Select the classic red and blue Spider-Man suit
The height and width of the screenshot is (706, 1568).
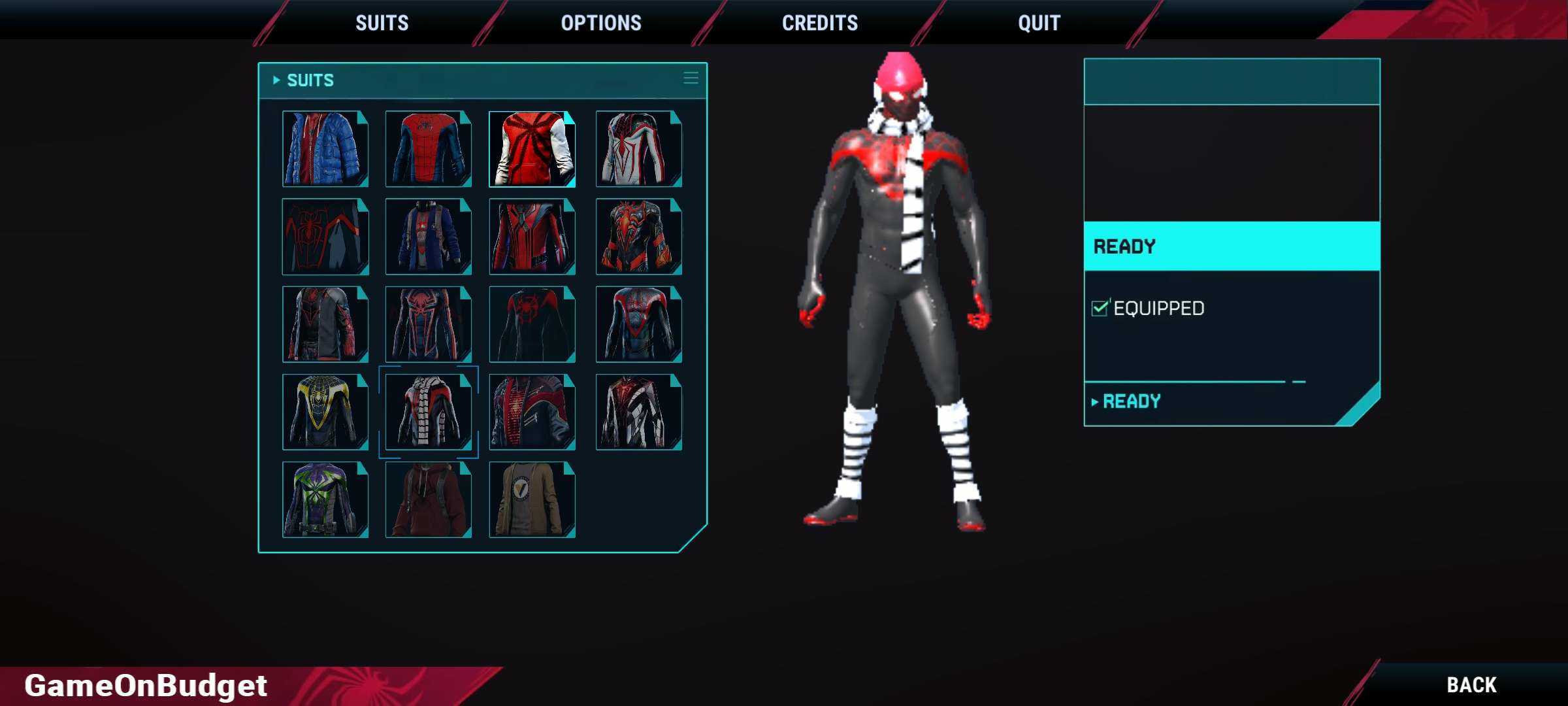coord(428,149)
